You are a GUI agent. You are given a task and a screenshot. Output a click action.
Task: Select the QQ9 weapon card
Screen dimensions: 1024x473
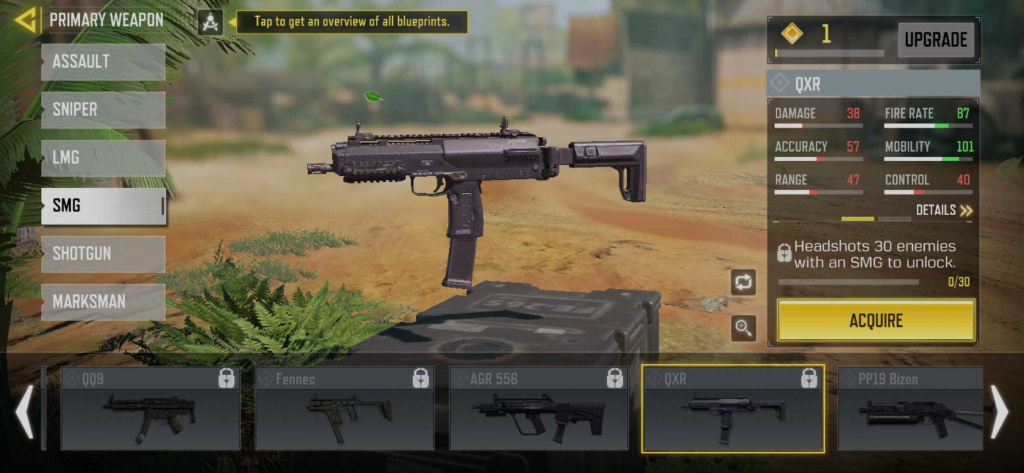pos(150,408)
